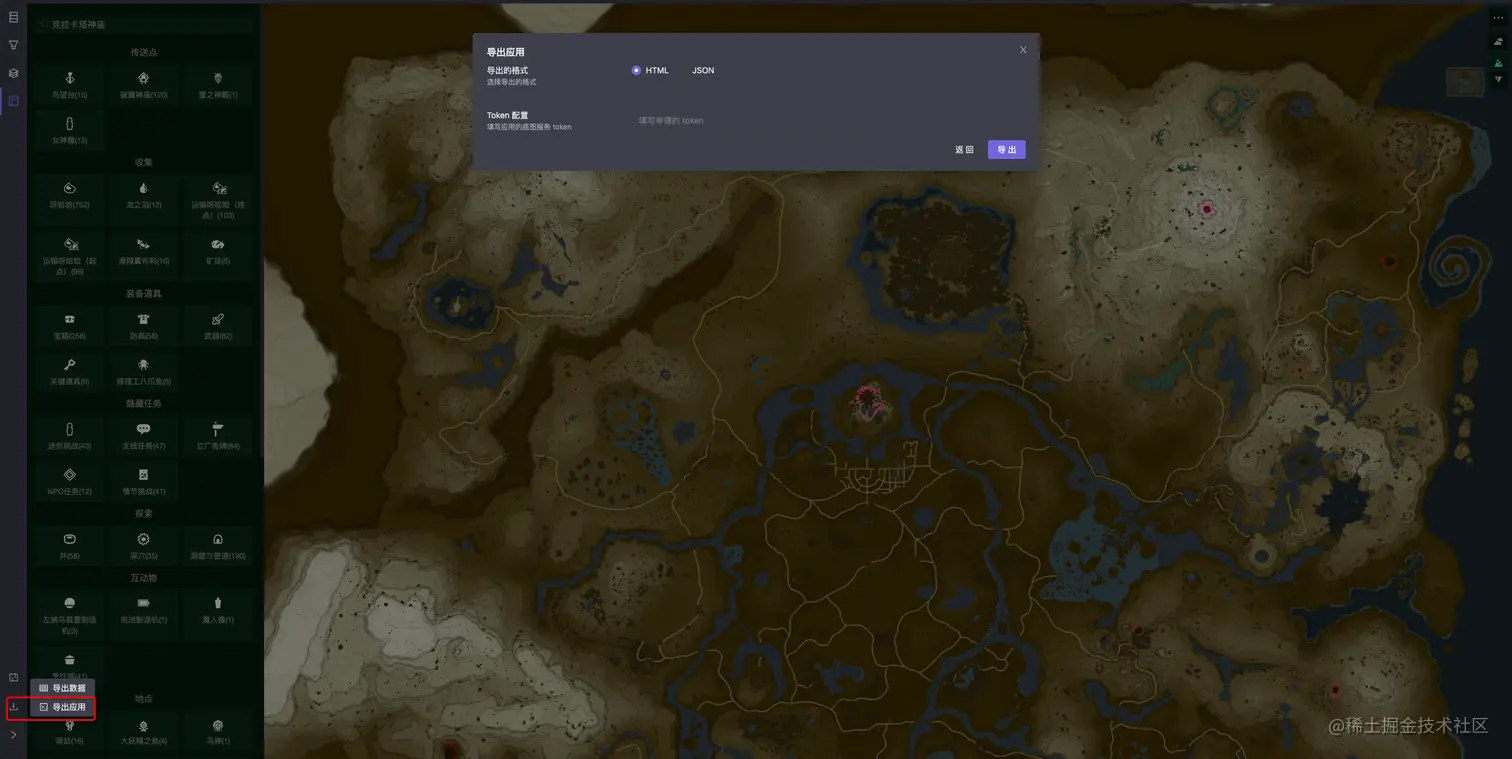Toggle the 破魔神庙(120) shrine filter
Viewport: 1512px width, 759px height.
[x=144, y=84]
